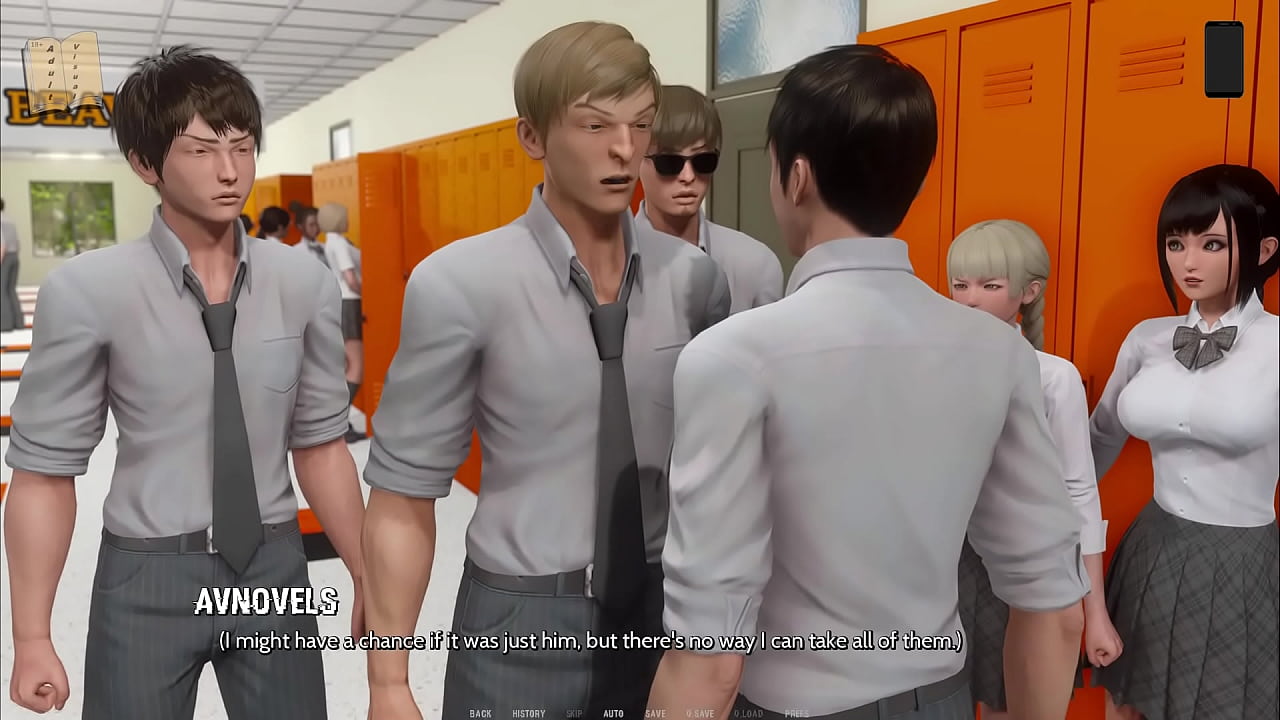
Task: Open the dialogue History log
Action: tap(528, 714)
